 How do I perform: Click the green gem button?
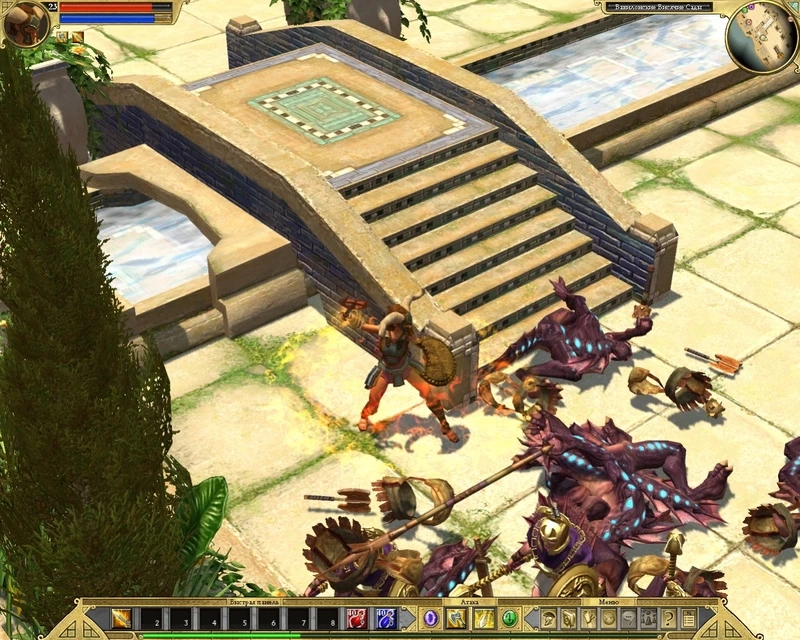pos(509,618)
